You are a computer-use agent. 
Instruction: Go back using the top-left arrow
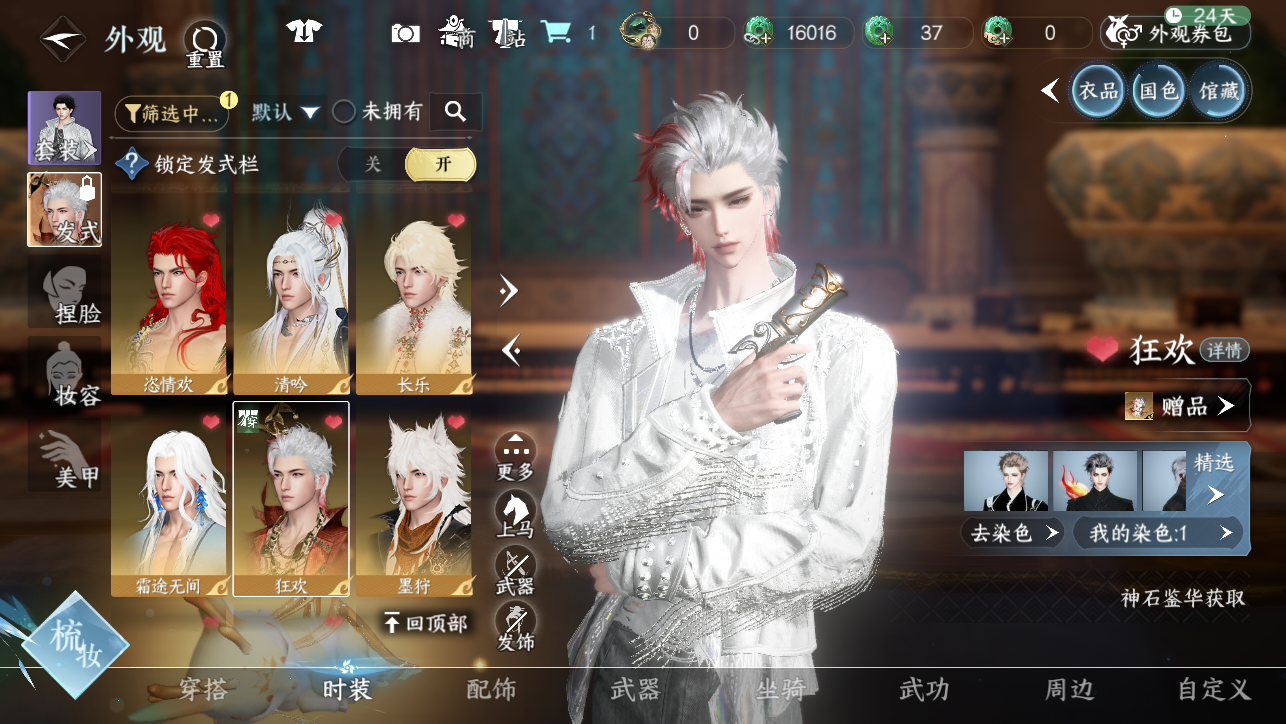coord(61,39)
